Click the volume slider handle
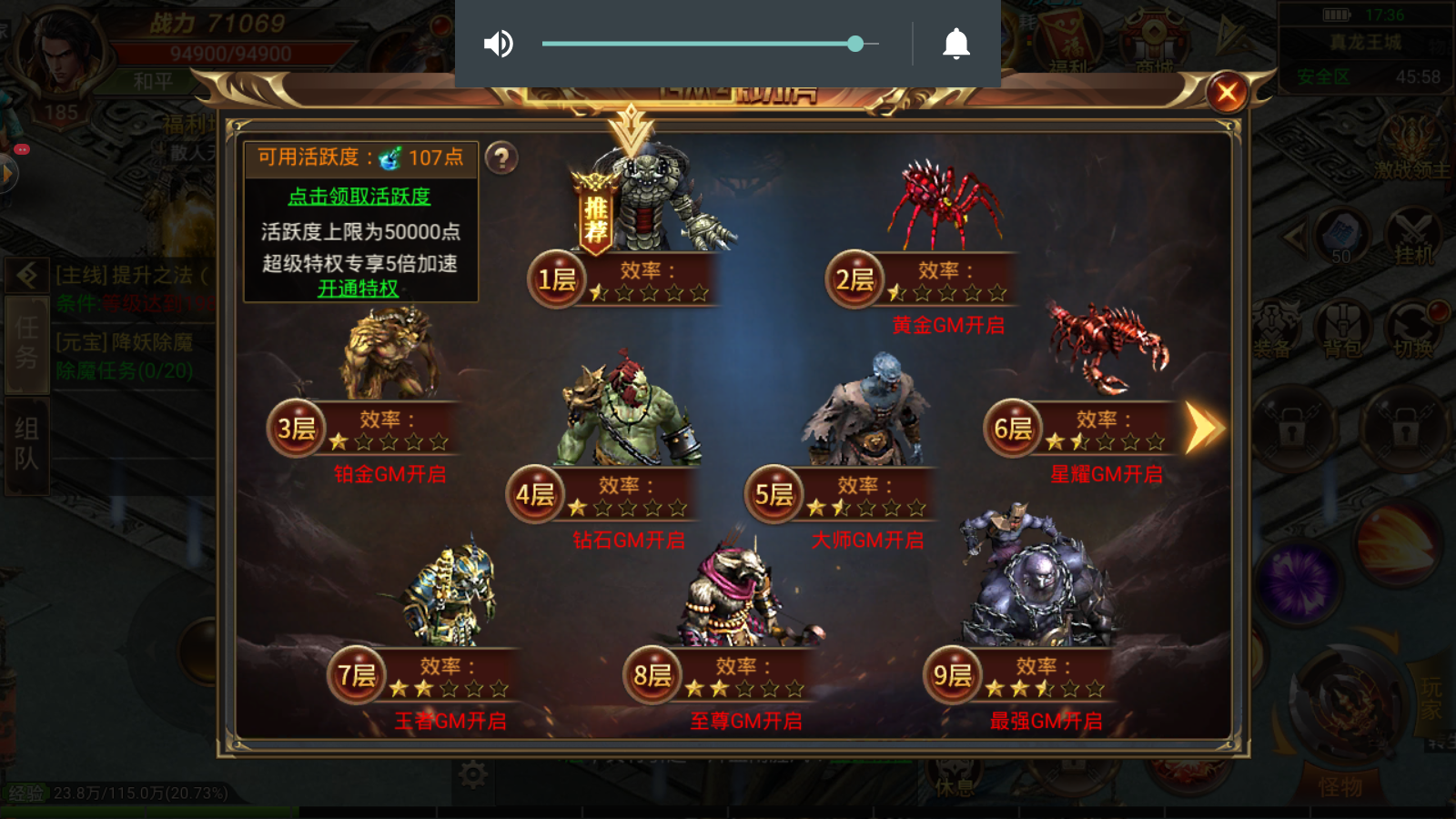 tap(856, 43)
